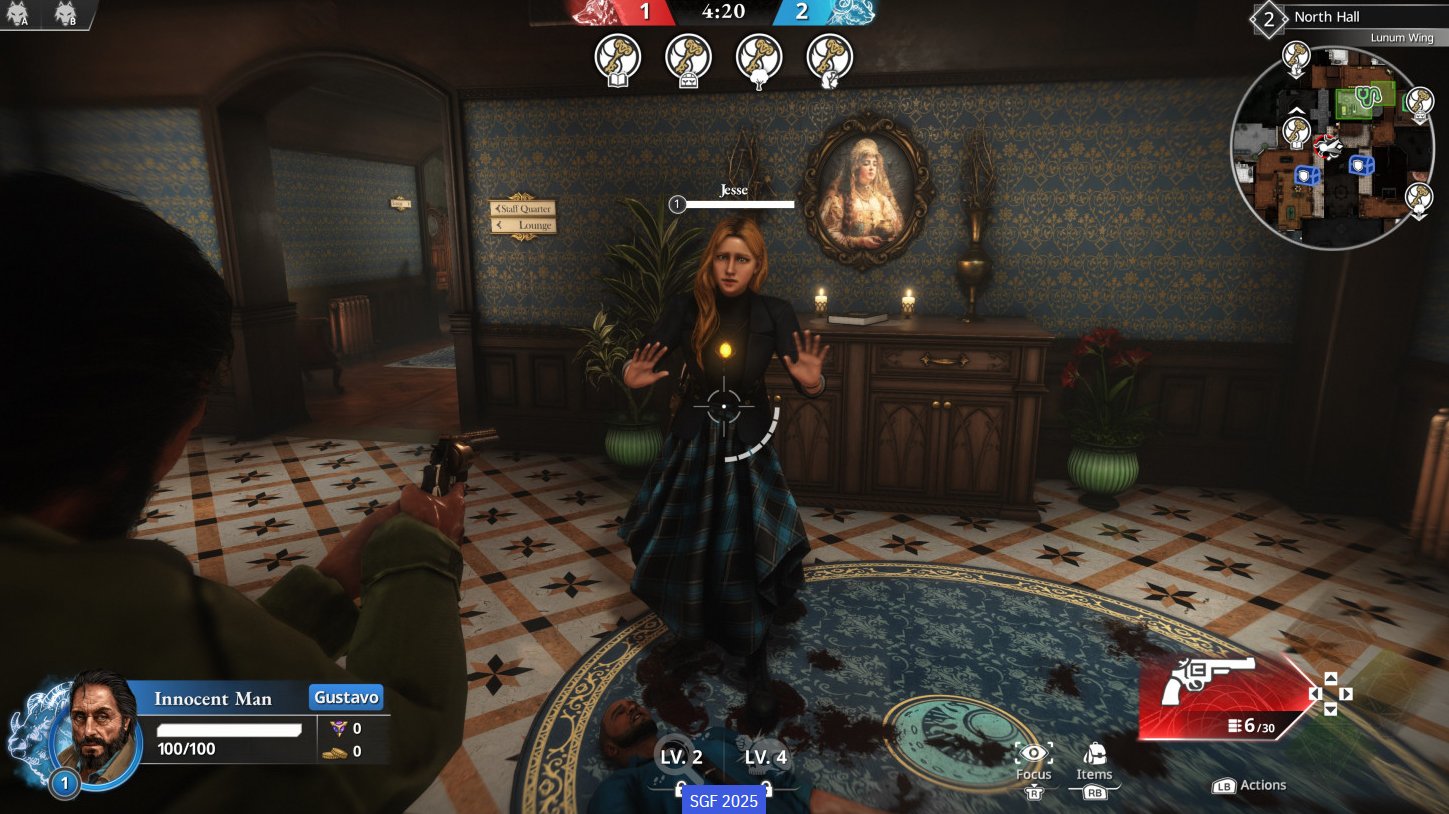Click the green stethoscope icon on the minimap

(1368, 97)
